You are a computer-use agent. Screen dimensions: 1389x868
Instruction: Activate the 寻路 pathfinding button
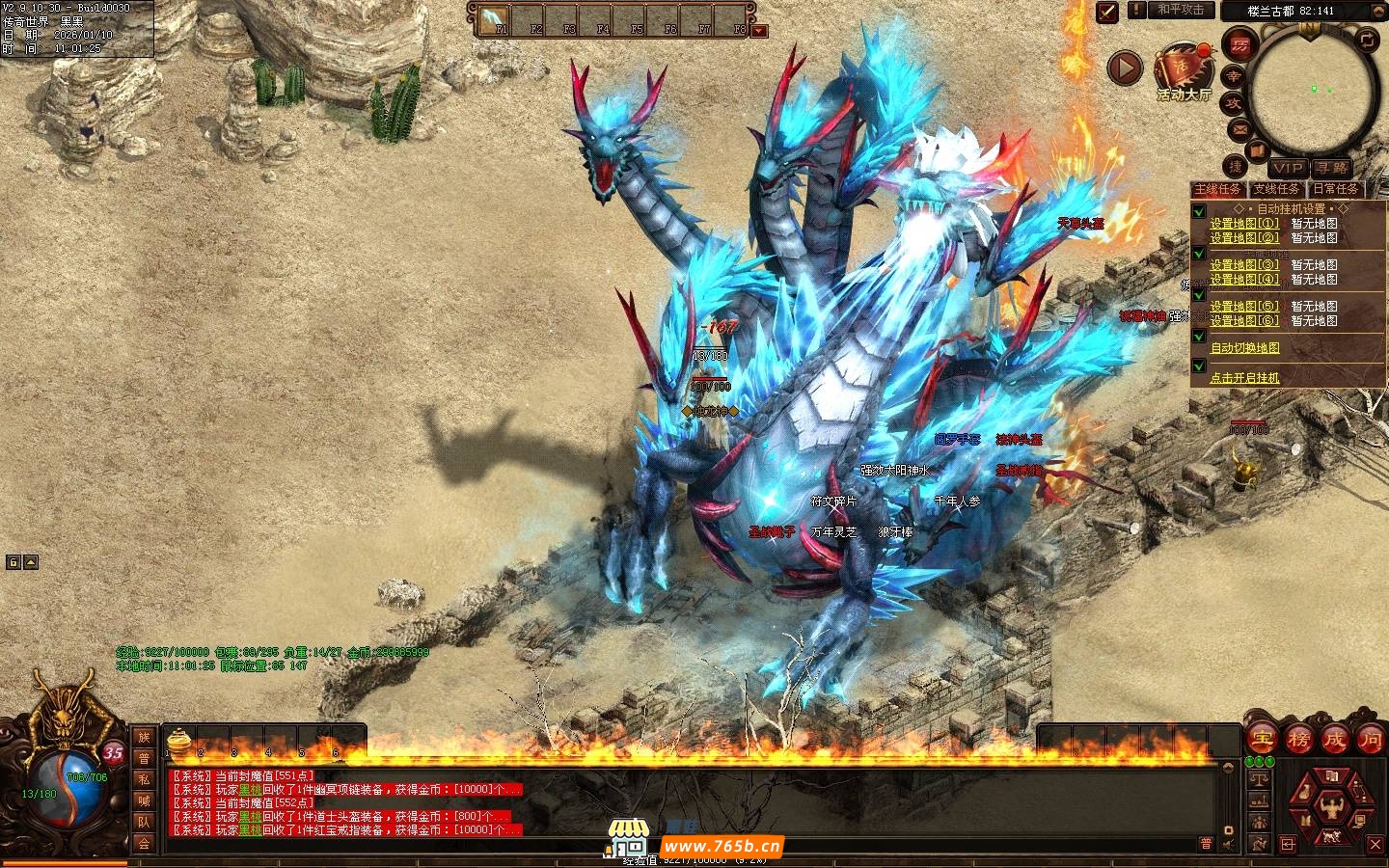[x=1330, y=168]
